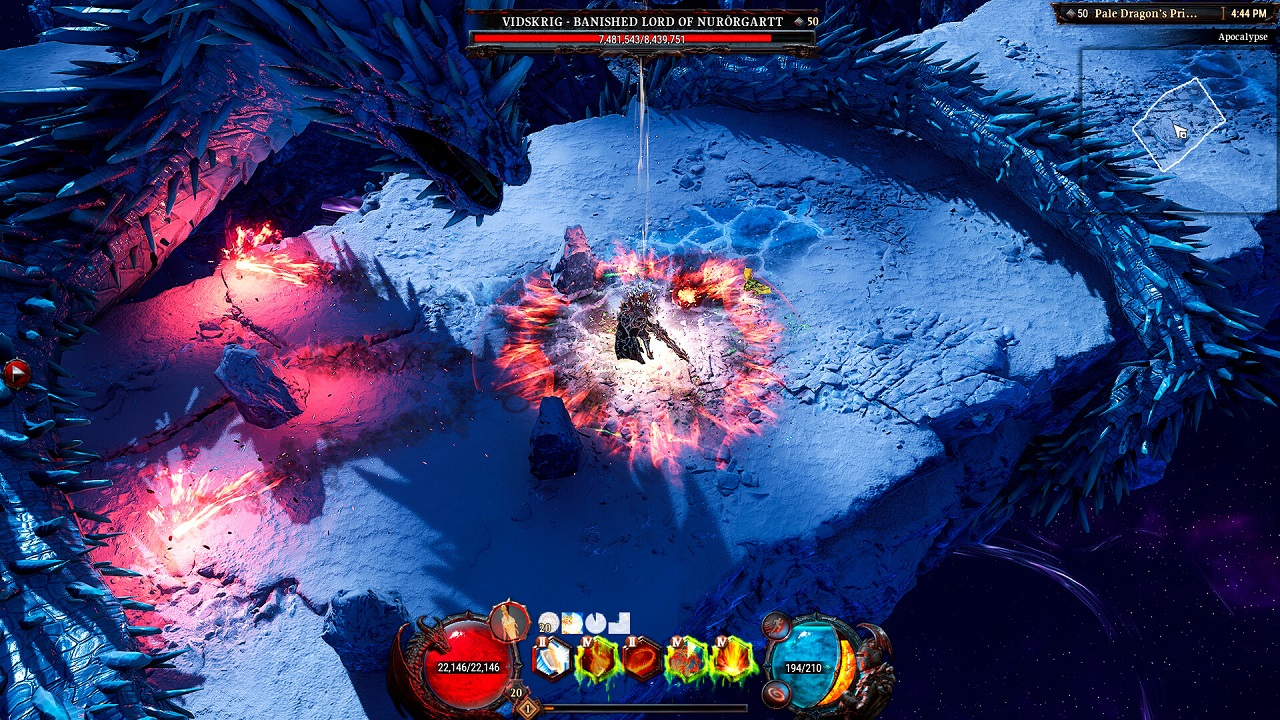Toggle the cloud-shaped consumable in the quickbar
This screenshot has width=1280, height=720.
click(x=571, y=623)
